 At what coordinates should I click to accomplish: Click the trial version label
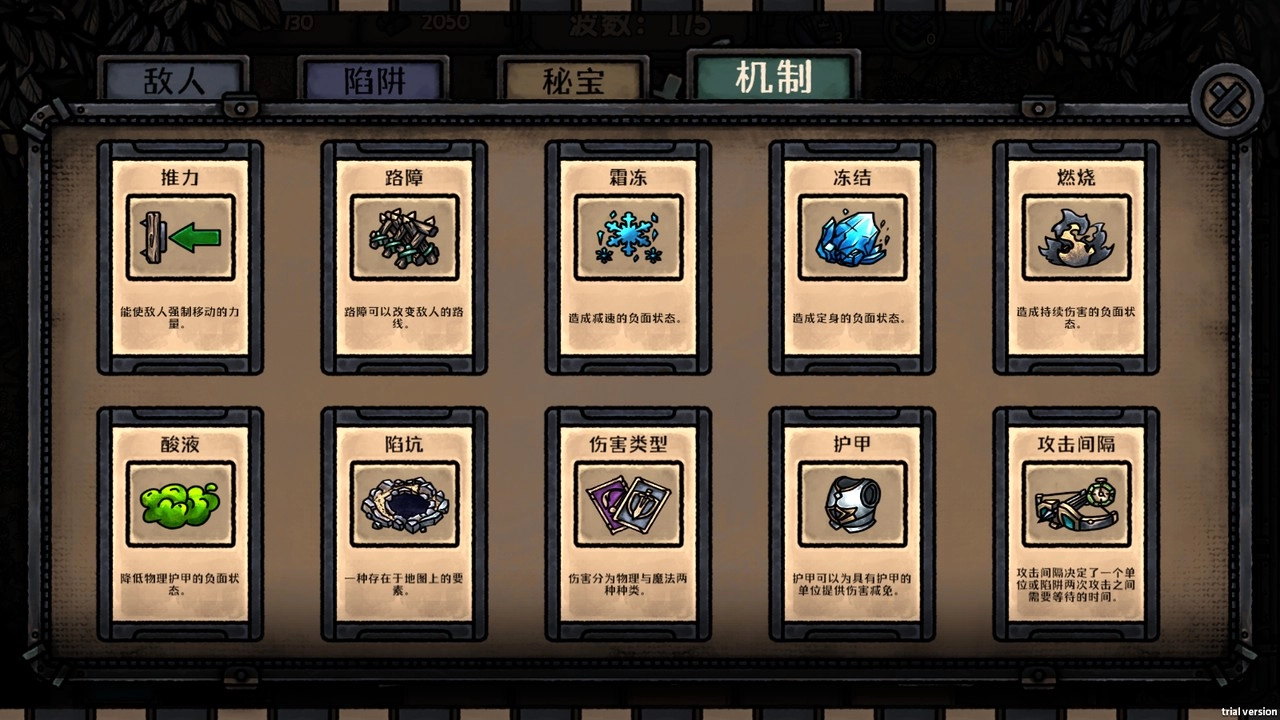click(1247, 712)
